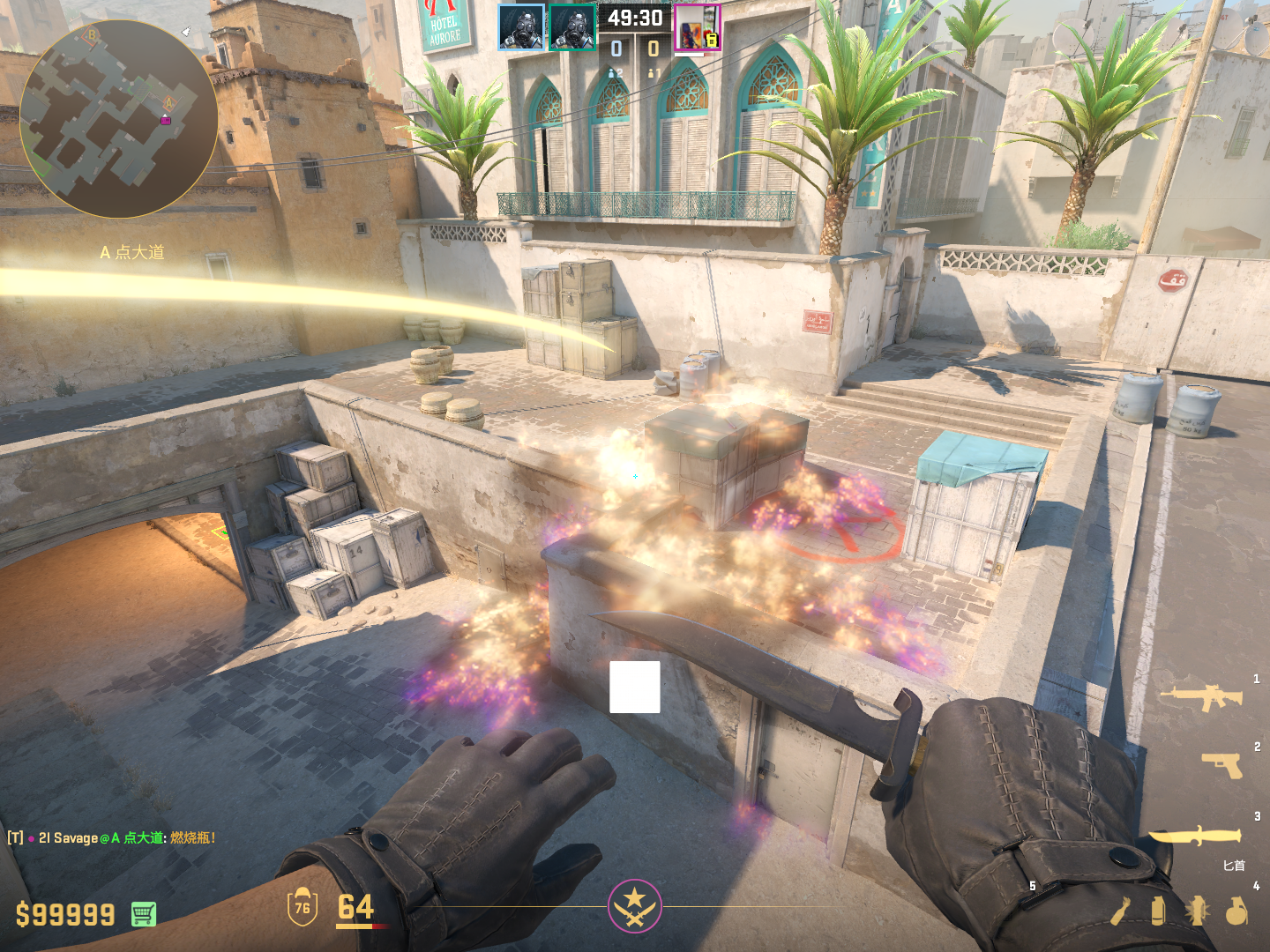
Task: Select the knife weapon icon
Action: pos(1194,835)
